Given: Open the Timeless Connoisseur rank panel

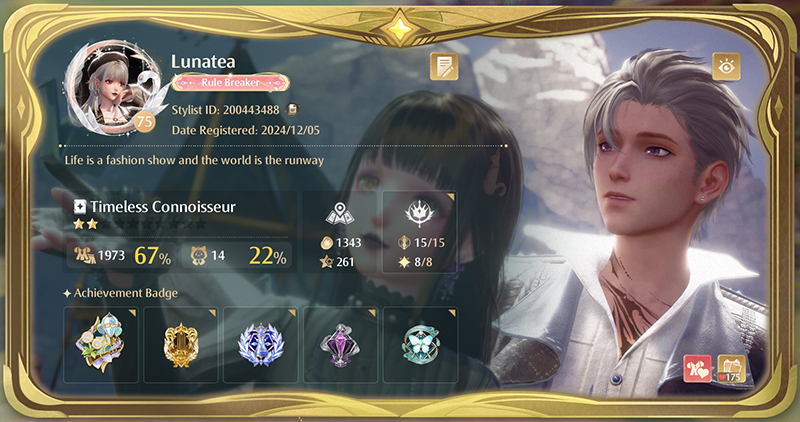Looking at the screenshot, I should coord(180,231).
